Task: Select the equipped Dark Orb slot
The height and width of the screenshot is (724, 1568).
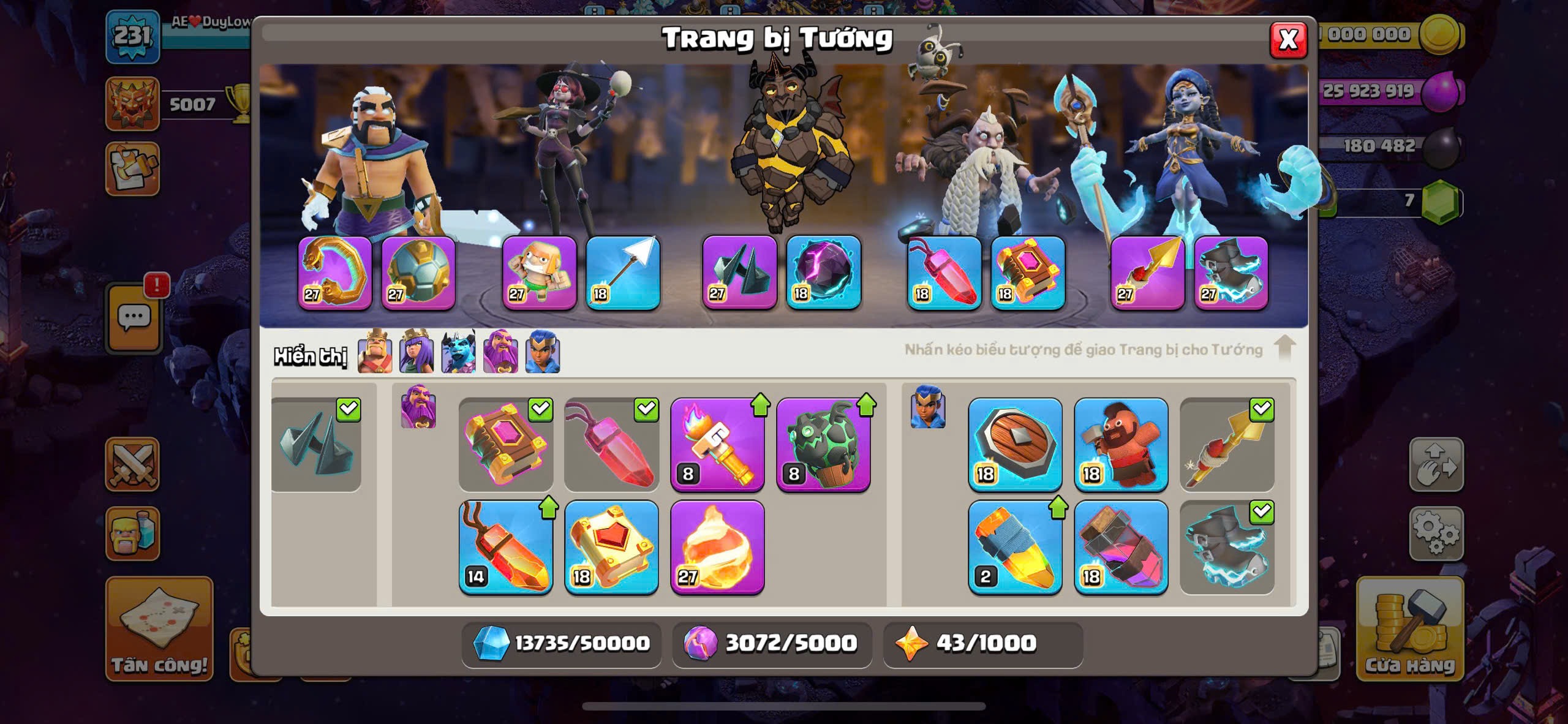Action: point(823,272)
